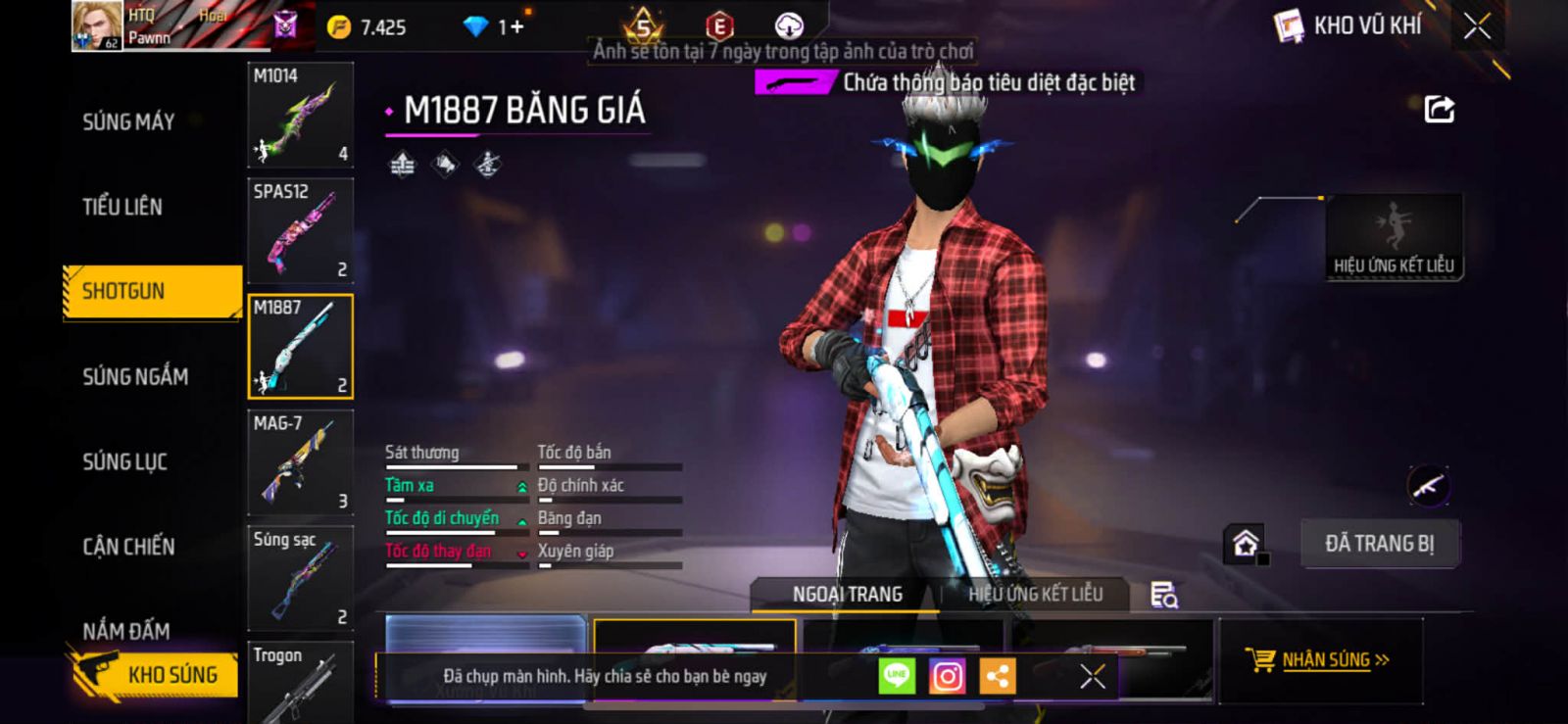Select the Súng sạc weapon tile
Viewport: 1568px width, 724px height.
[x=300, y=579]
